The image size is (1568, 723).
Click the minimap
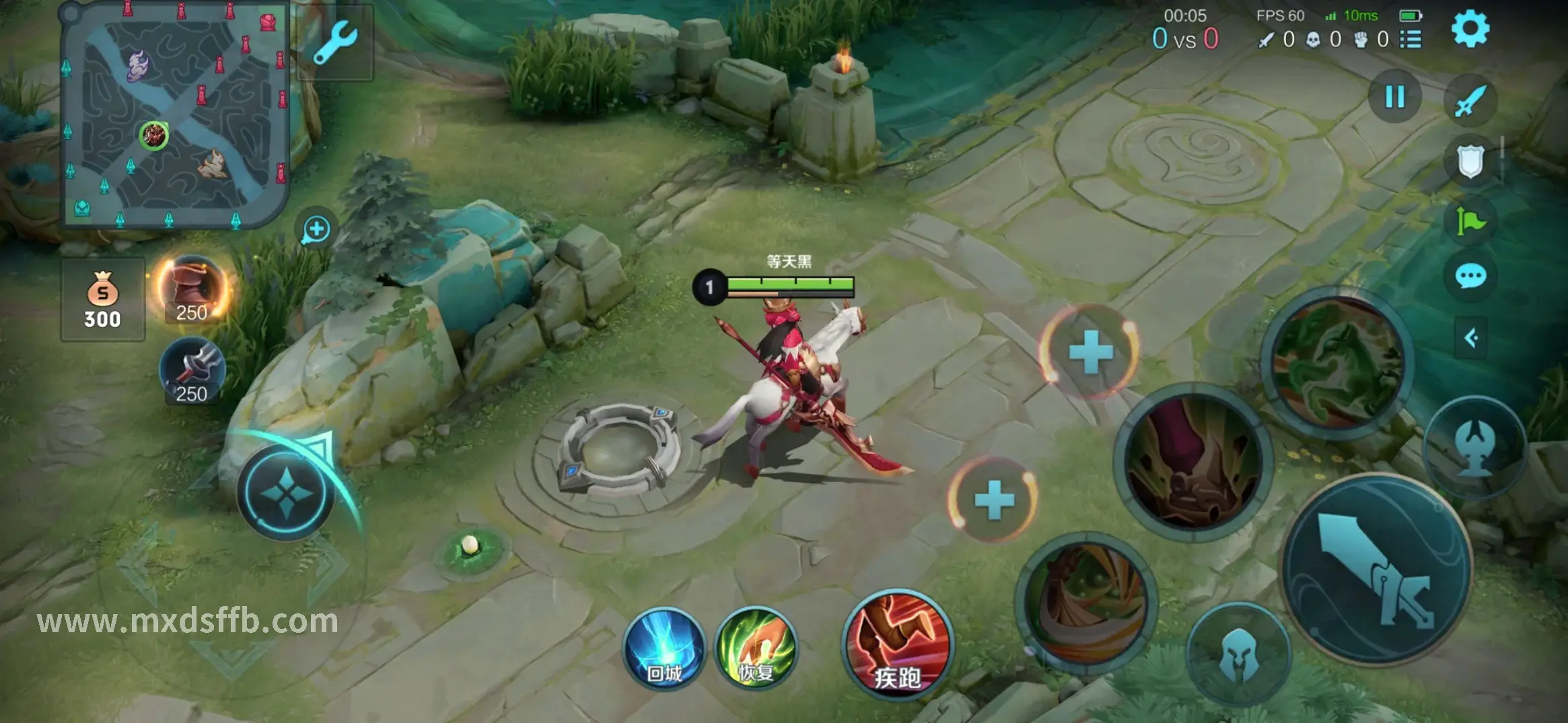[175, 116]
